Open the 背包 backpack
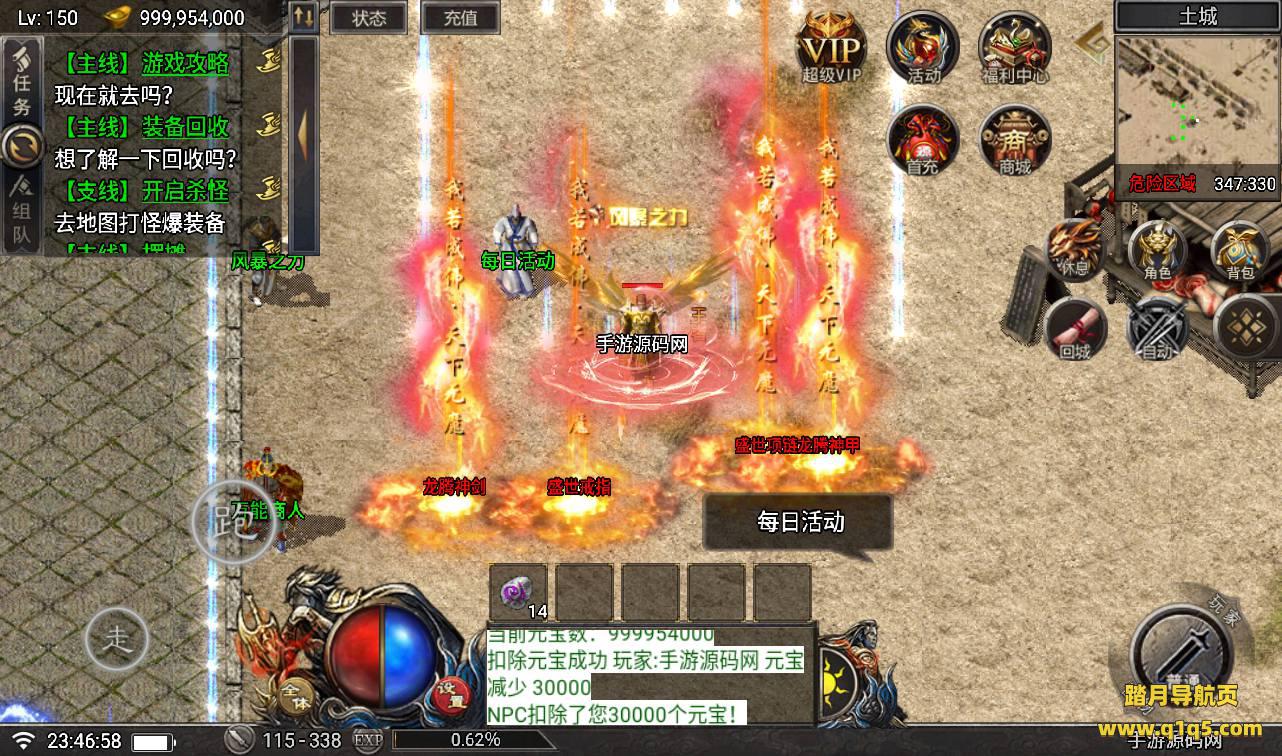The width and height of the screenshot is (1282, 756). (1240, 246)
